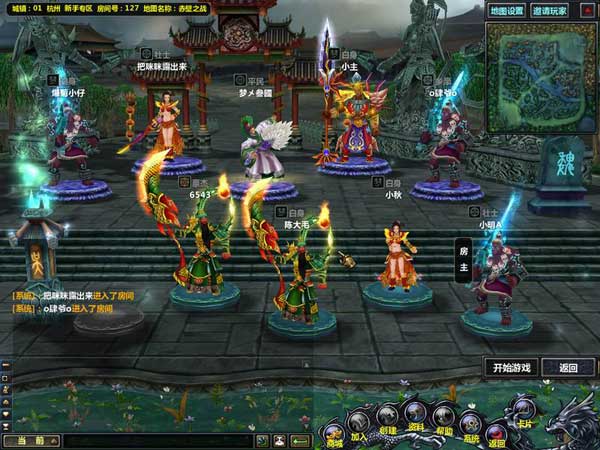Start the match with 开始游戏
Viewport: 600px width, 450px height.
click(511, 367)
